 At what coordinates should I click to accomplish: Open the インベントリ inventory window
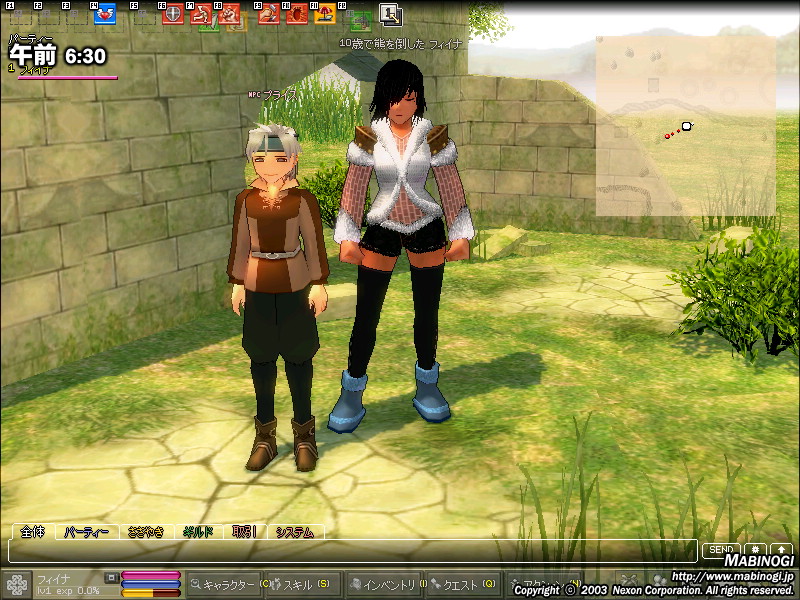(385, 584)
